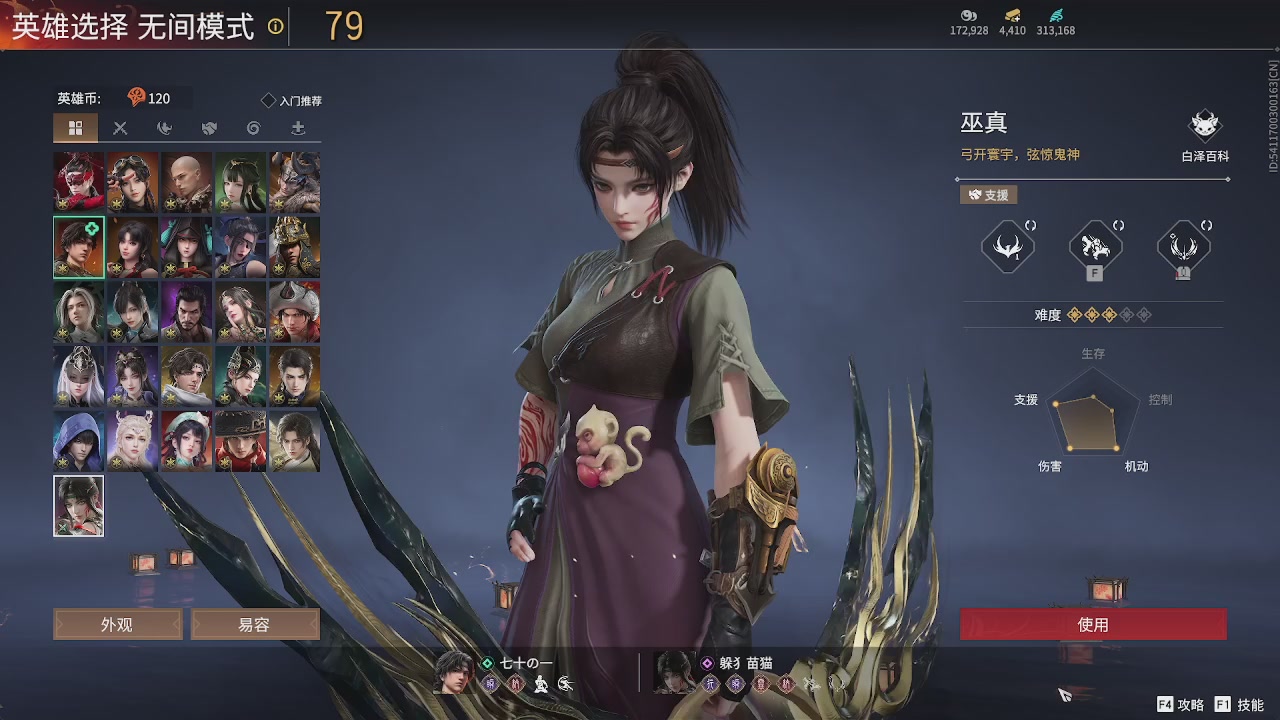Open the support role filter with handshake icon
The image size is (1280, 720).
[x=207, y=128]
